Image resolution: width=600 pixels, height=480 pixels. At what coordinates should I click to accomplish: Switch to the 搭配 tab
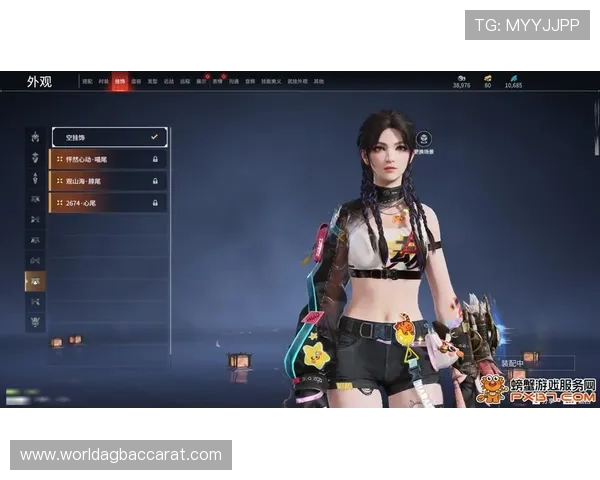coord(87,82)
